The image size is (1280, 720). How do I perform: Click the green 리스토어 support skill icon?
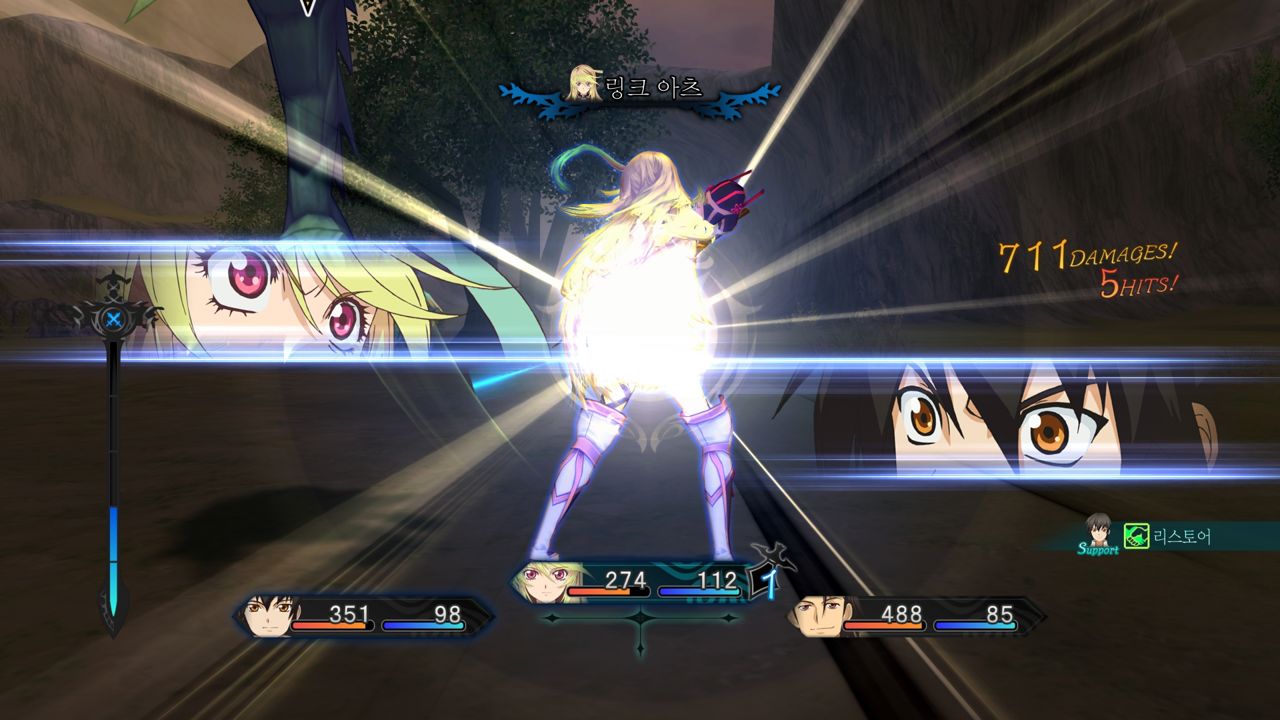pyautogui.click(x=1135, y=536)
